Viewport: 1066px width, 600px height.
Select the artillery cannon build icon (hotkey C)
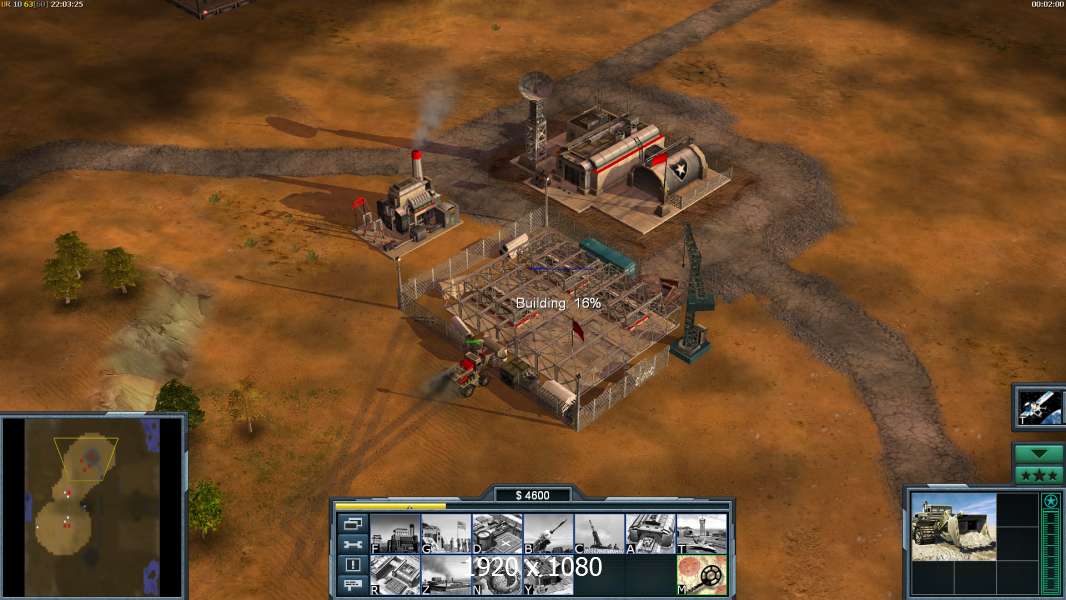click(599, 533)
